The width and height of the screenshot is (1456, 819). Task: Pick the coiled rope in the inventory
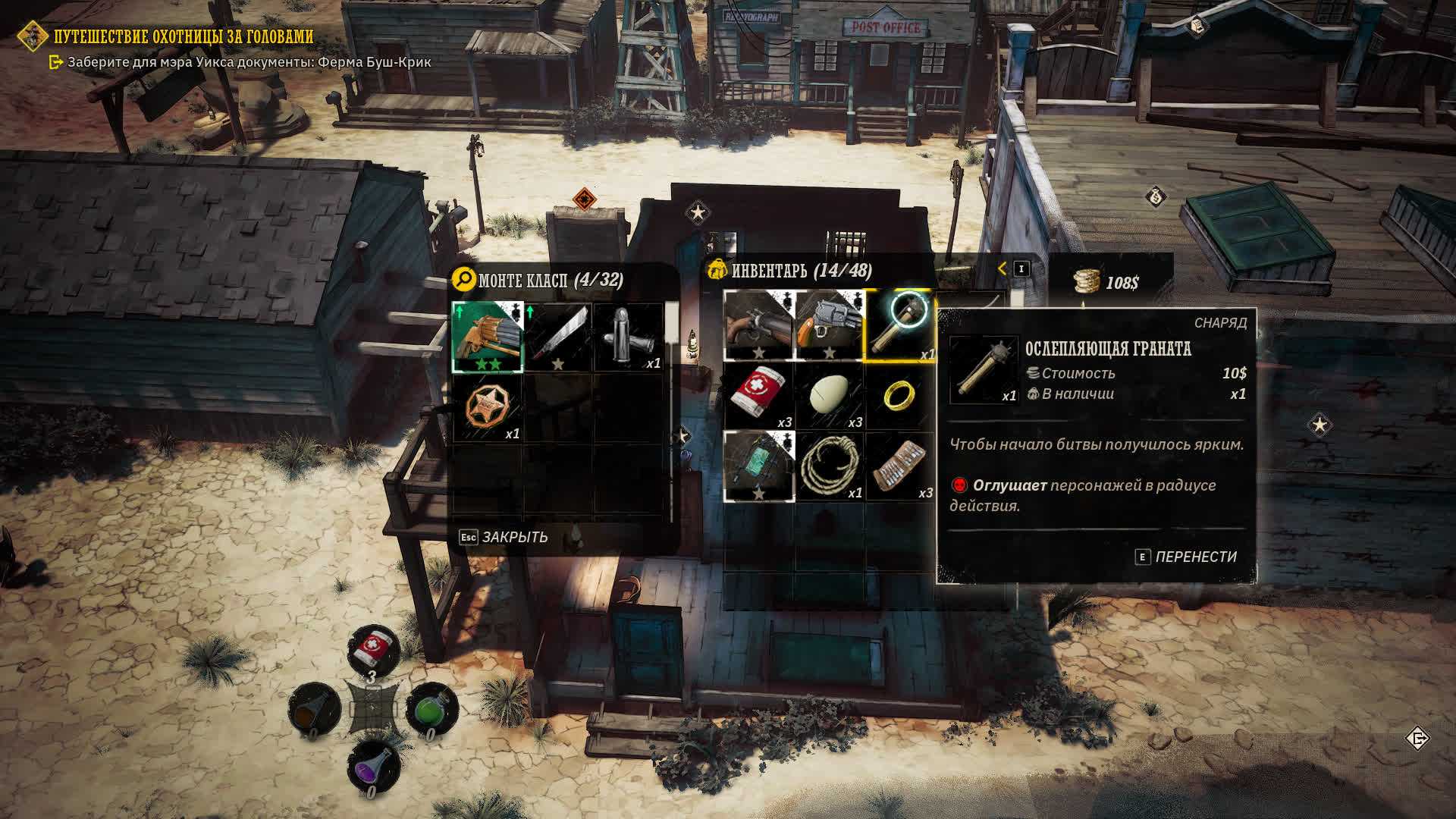click(x=829, y=466)
